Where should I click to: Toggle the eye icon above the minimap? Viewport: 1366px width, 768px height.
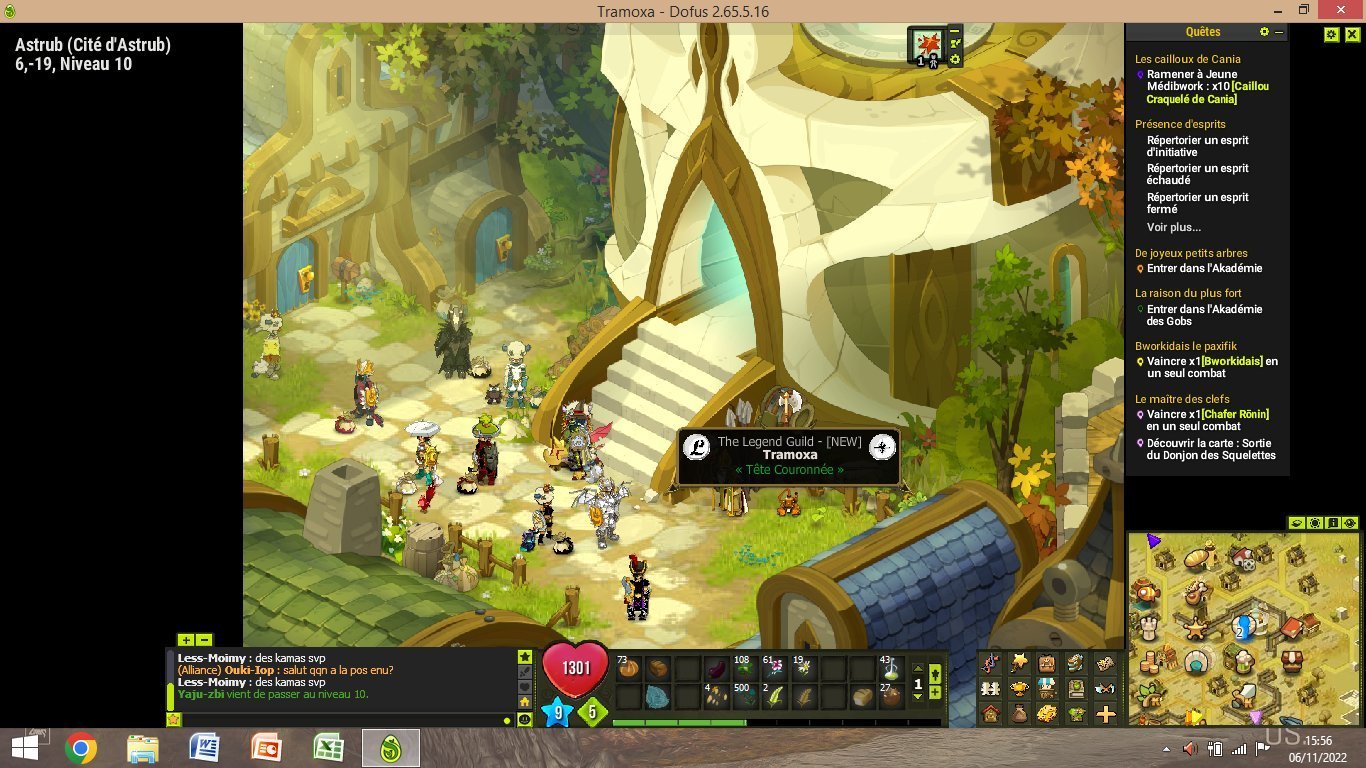[x=1296, y=523]
